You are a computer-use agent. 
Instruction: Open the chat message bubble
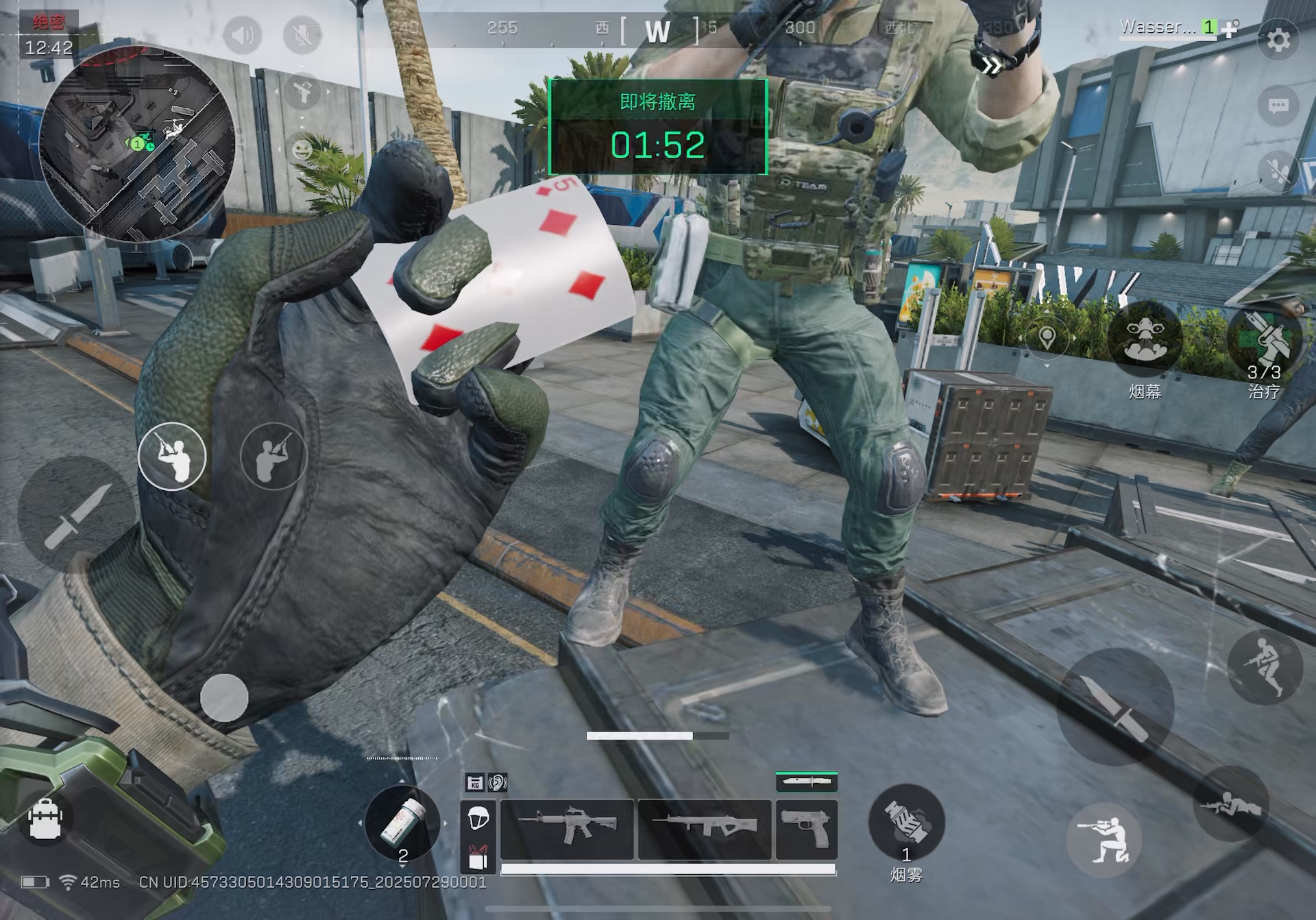(x=1278, y=106)
